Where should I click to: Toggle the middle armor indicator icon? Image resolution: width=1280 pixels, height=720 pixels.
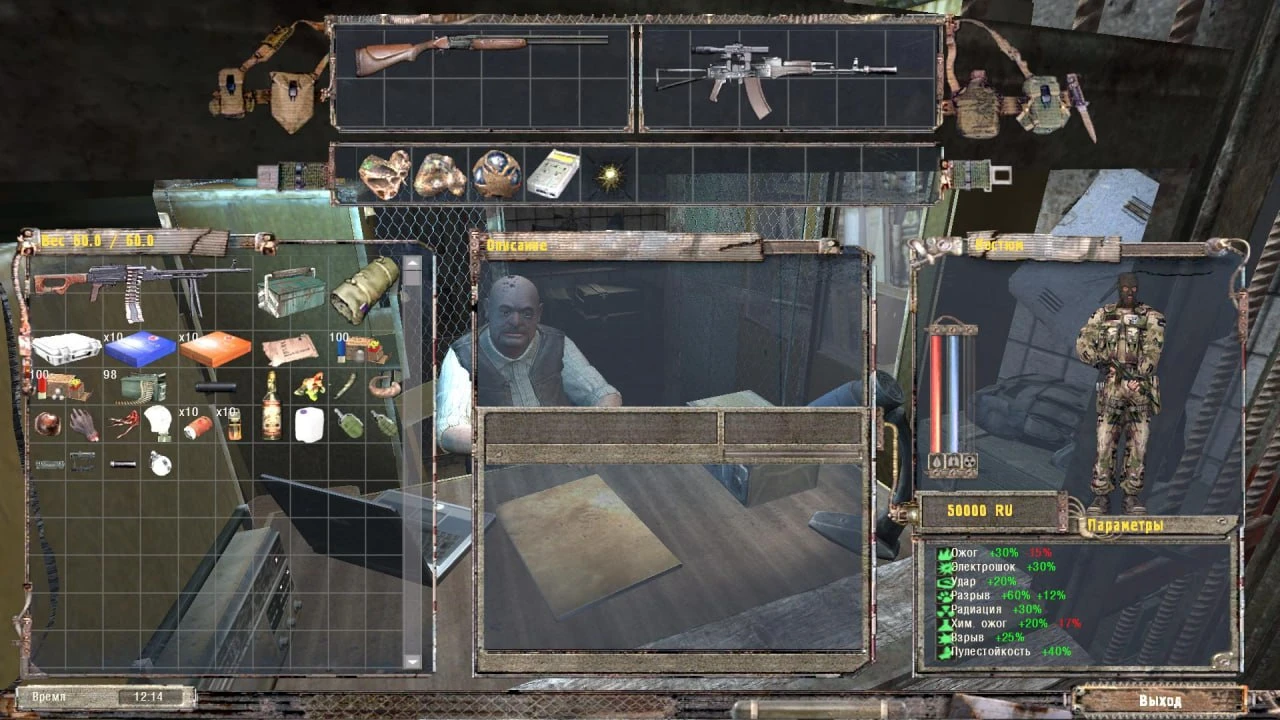(955, 461)
